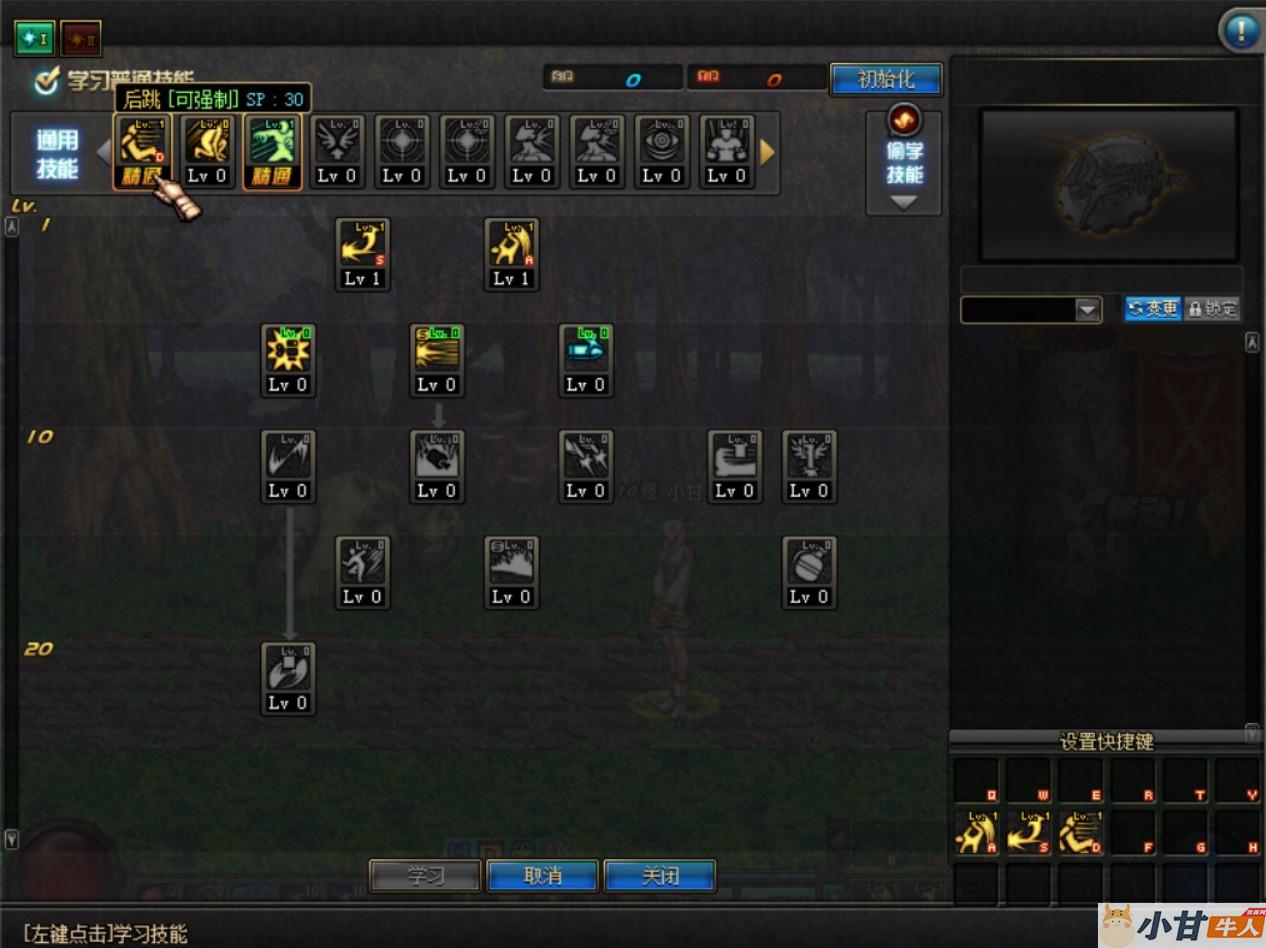Click the D hotkey slot skill
Image resolution: width=1266 pixels, height=948 pixels.
point(1082,832)
